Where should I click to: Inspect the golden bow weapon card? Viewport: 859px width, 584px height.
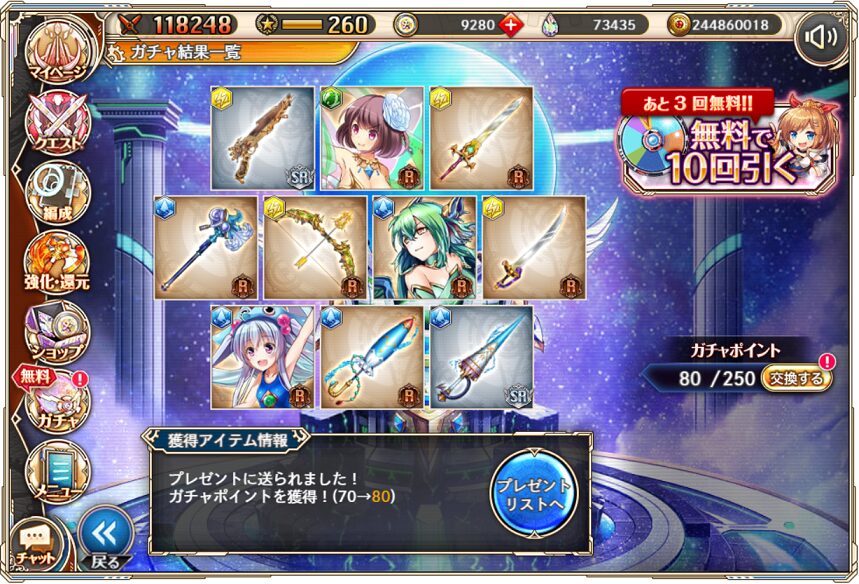(x=316, y=247)
